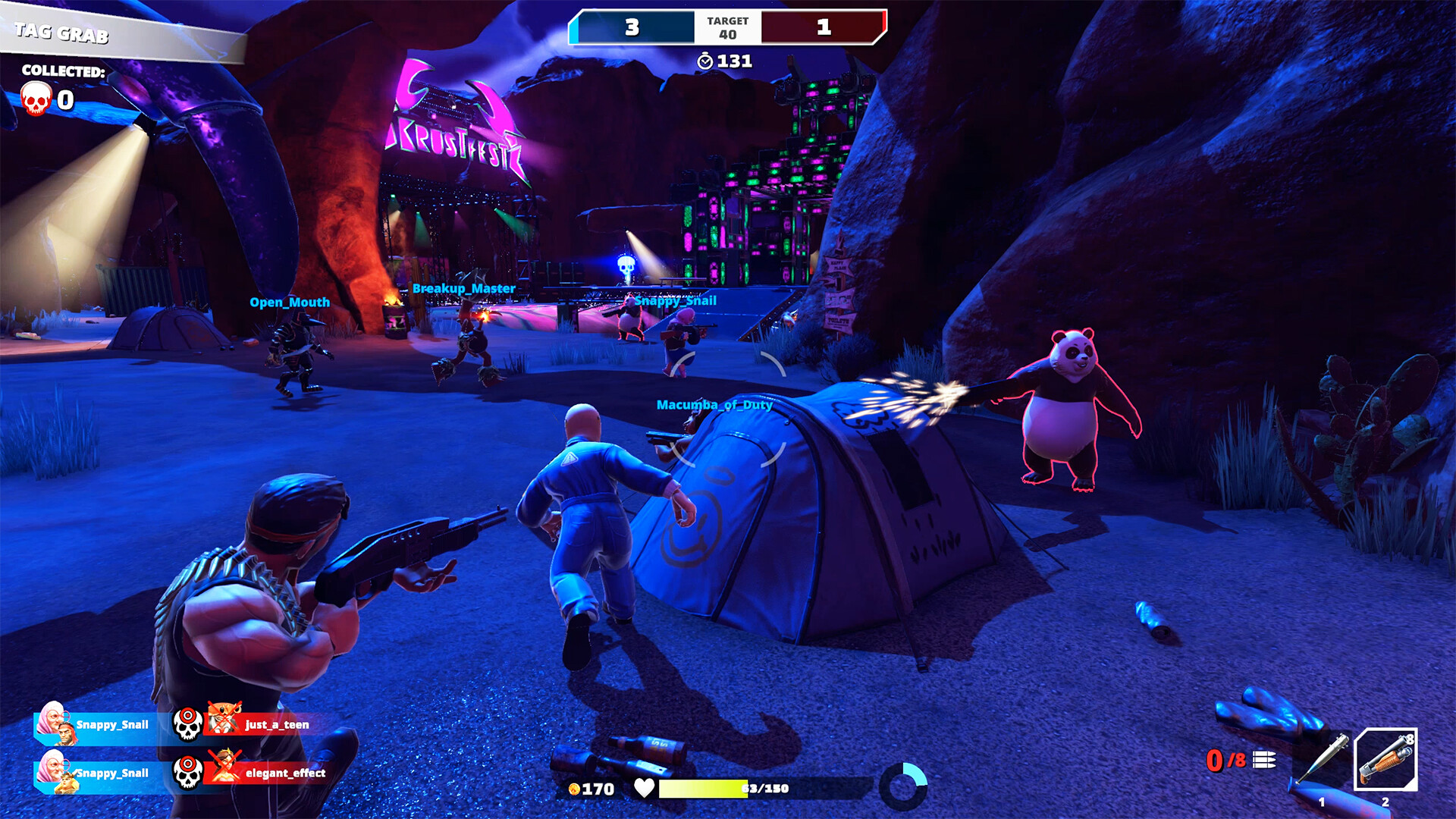The height and width of the screenshot is (819, 1456).
Task: Click the timer clock icon above the scores
Action: (x=704, y=62)
